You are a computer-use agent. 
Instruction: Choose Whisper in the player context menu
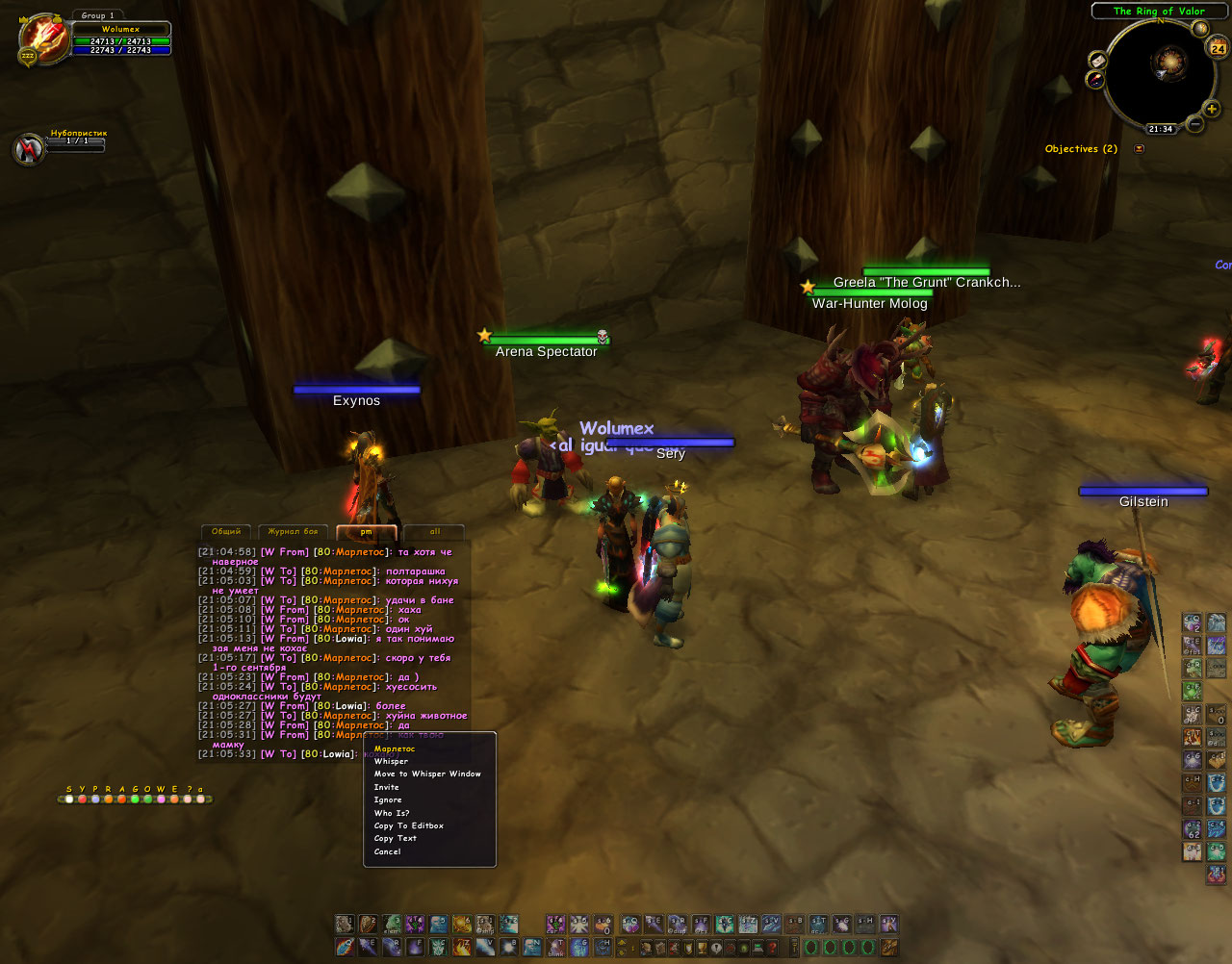(x=391, y=761)
